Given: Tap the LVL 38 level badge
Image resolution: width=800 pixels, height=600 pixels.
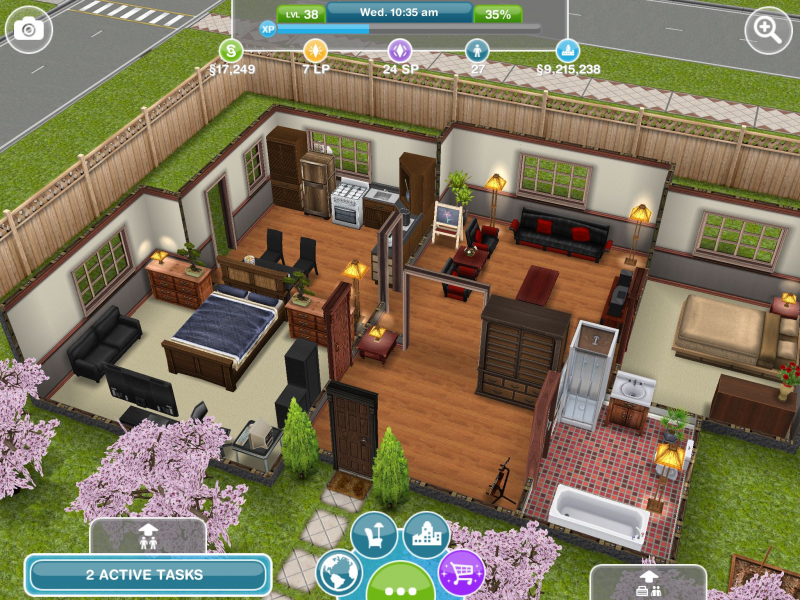Looking at the screenshot, I should (x=299, y=14).
